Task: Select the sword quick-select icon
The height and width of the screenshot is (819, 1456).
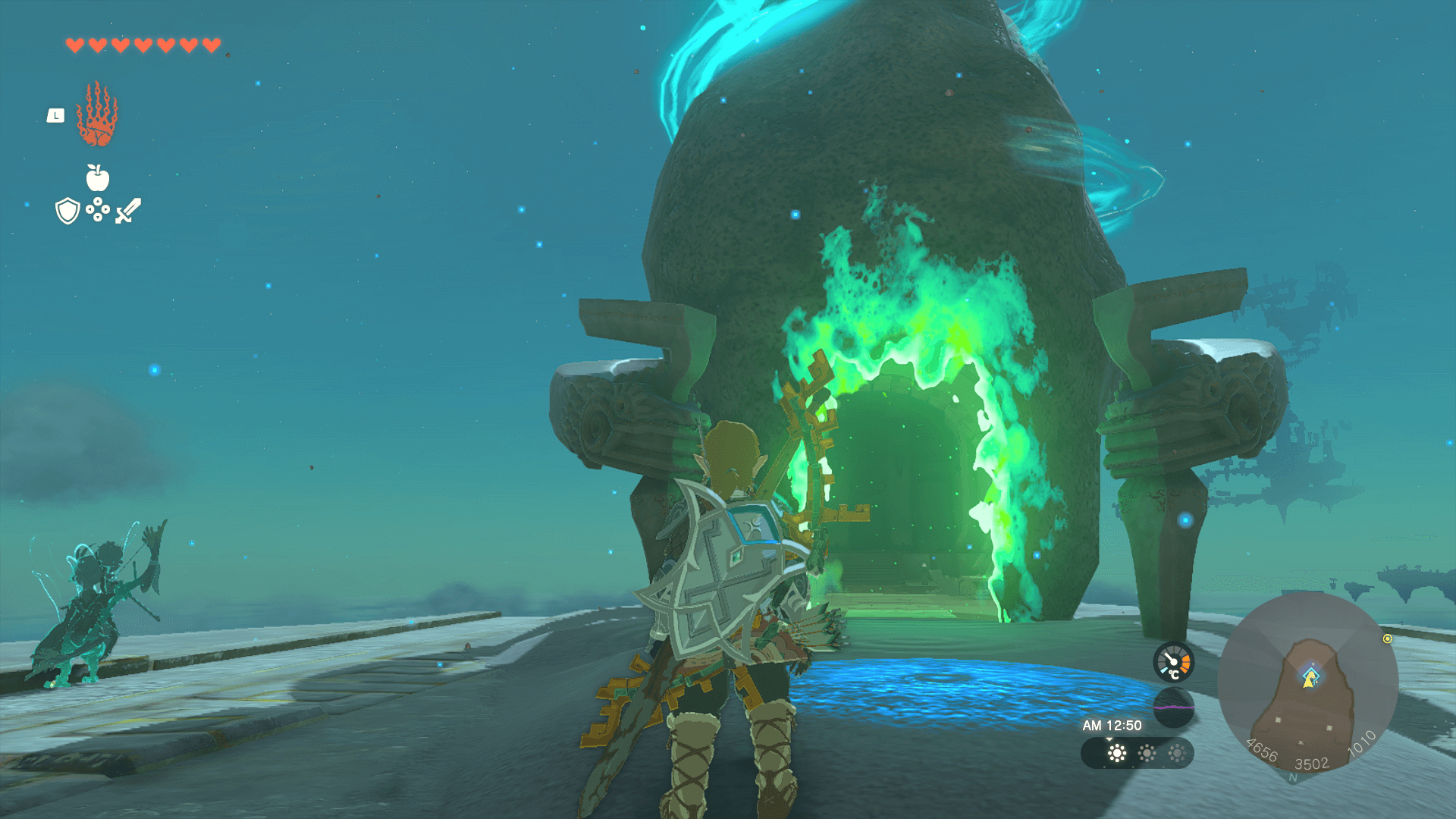Action: point(128,211)
